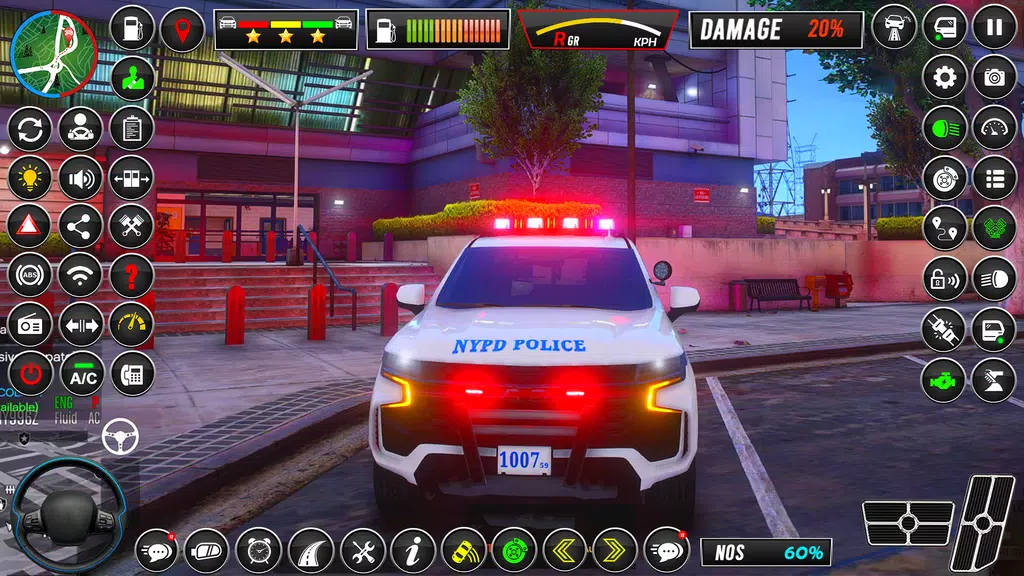Toggle the light bulb icon
1024x576 pixels.
pos(30,178)
